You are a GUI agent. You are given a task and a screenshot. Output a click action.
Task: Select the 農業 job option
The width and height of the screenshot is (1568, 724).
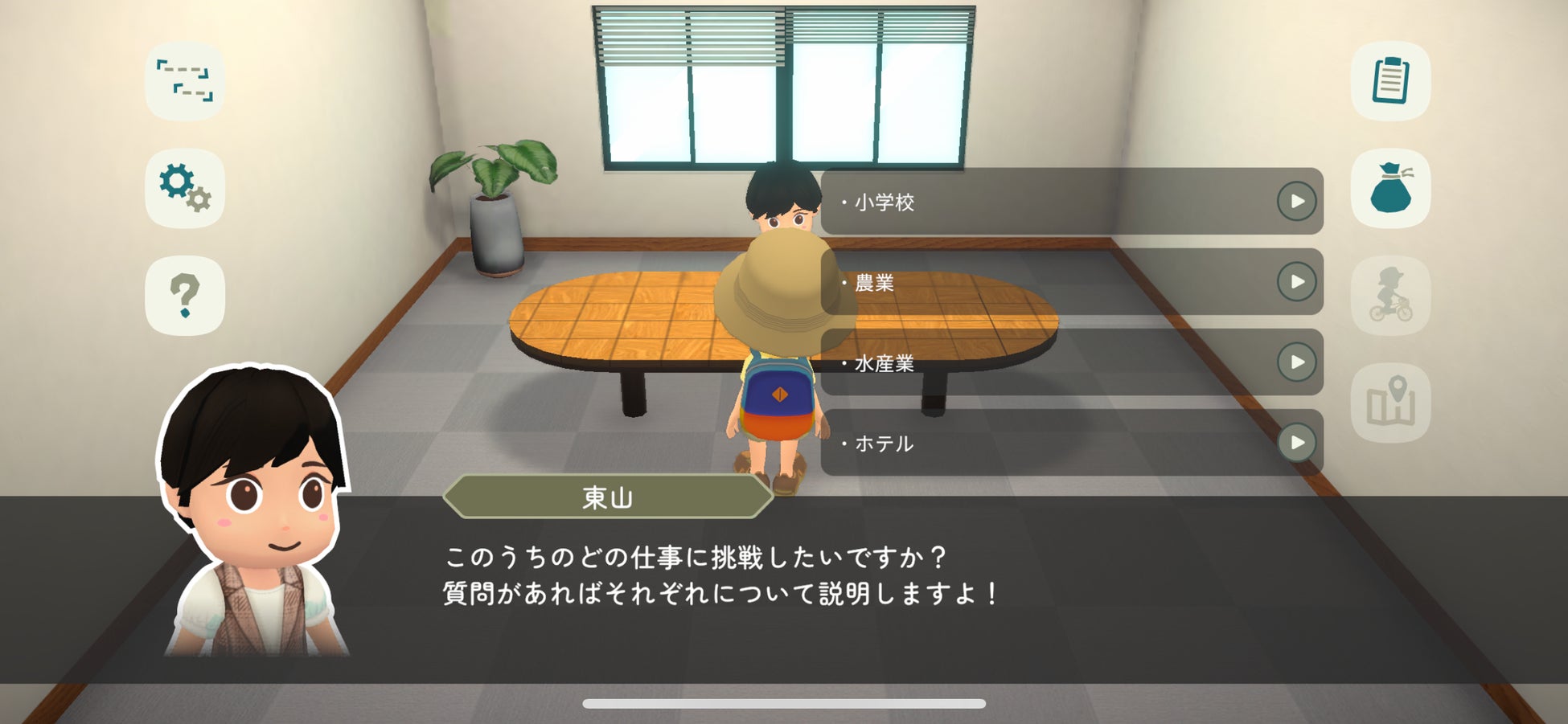(x=1071, y=282)
